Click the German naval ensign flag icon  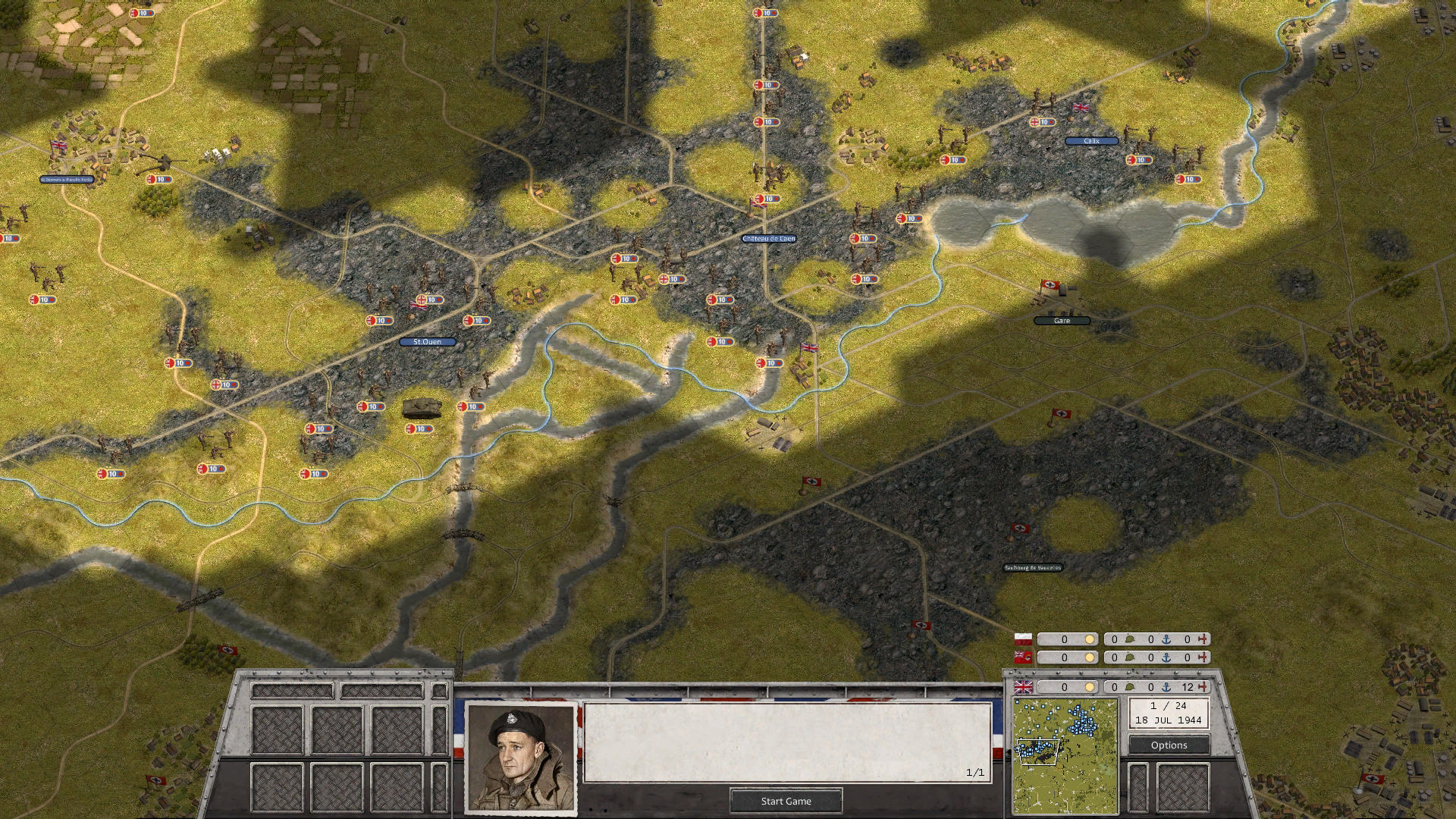point(1021,657)
